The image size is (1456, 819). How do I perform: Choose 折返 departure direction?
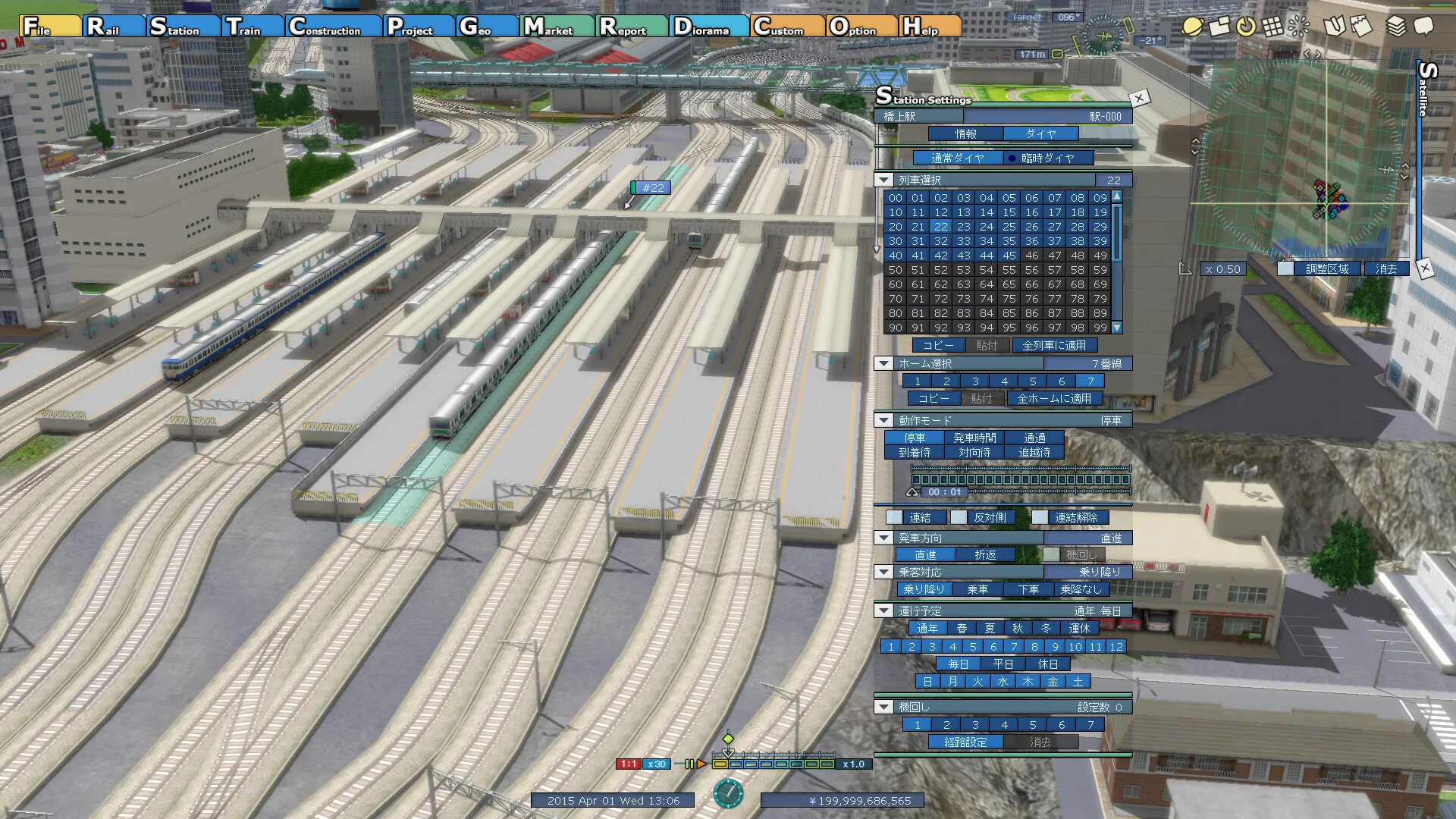click(x=985, y=555)
